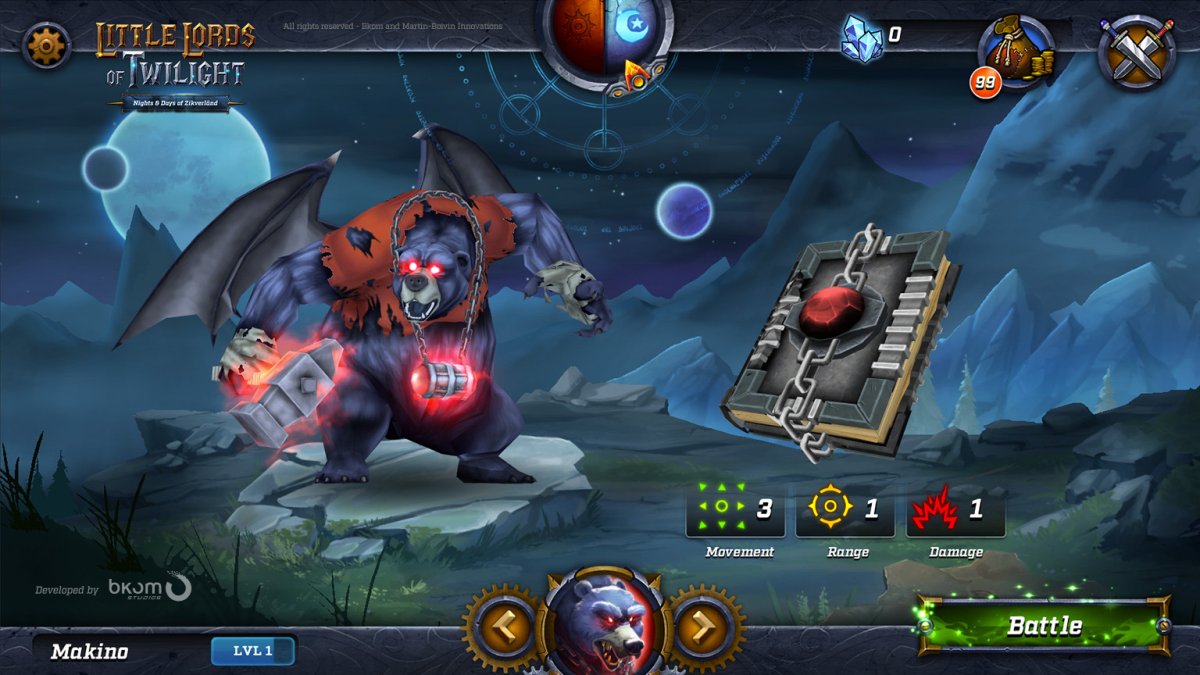
Task: Open the gear settings menu
Action: pos(46,45)
